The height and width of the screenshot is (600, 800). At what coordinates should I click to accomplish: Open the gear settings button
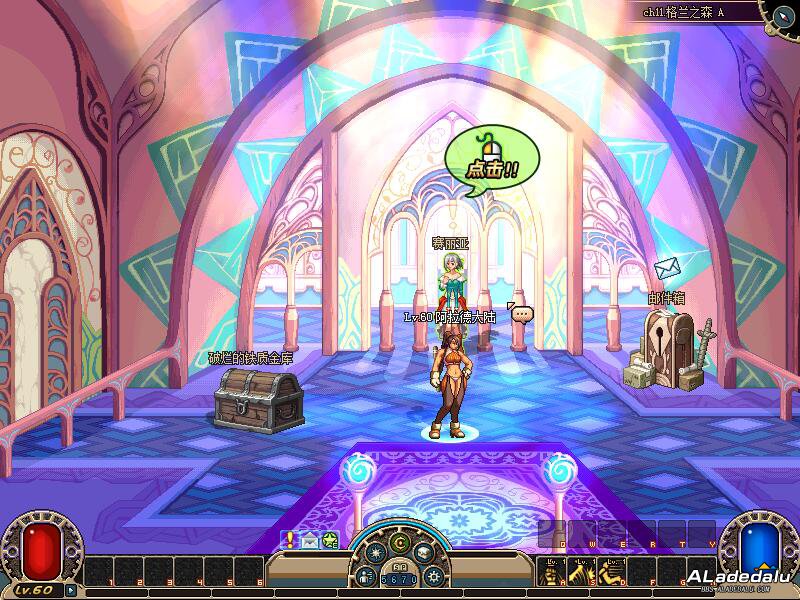coord(433,576)
